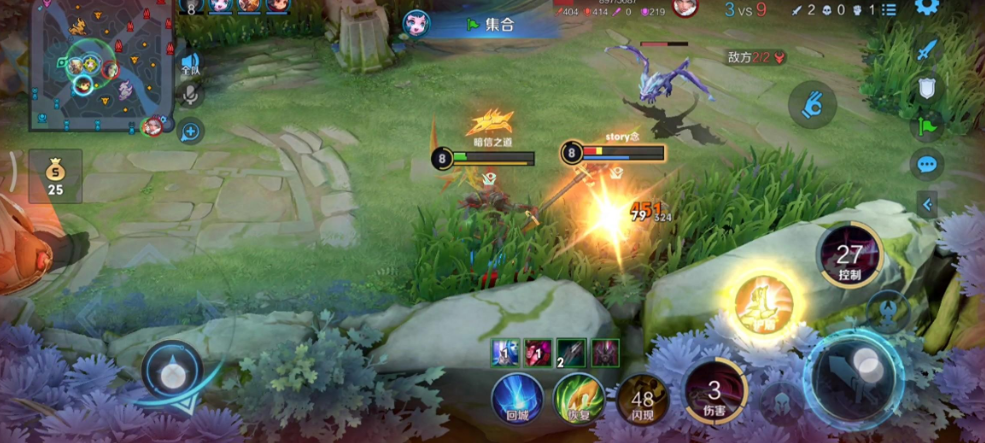Use the 控制 control skill
This screenshot has height=443, width=985.
849,257
